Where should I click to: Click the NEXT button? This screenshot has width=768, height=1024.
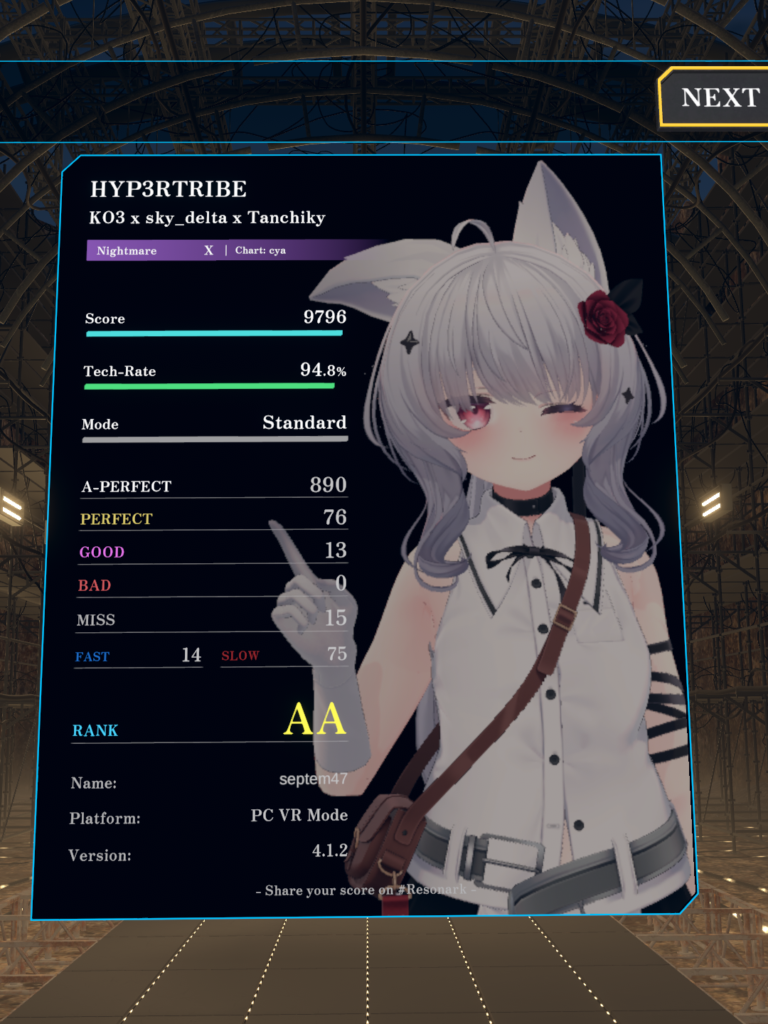click(x=718, y=97)
